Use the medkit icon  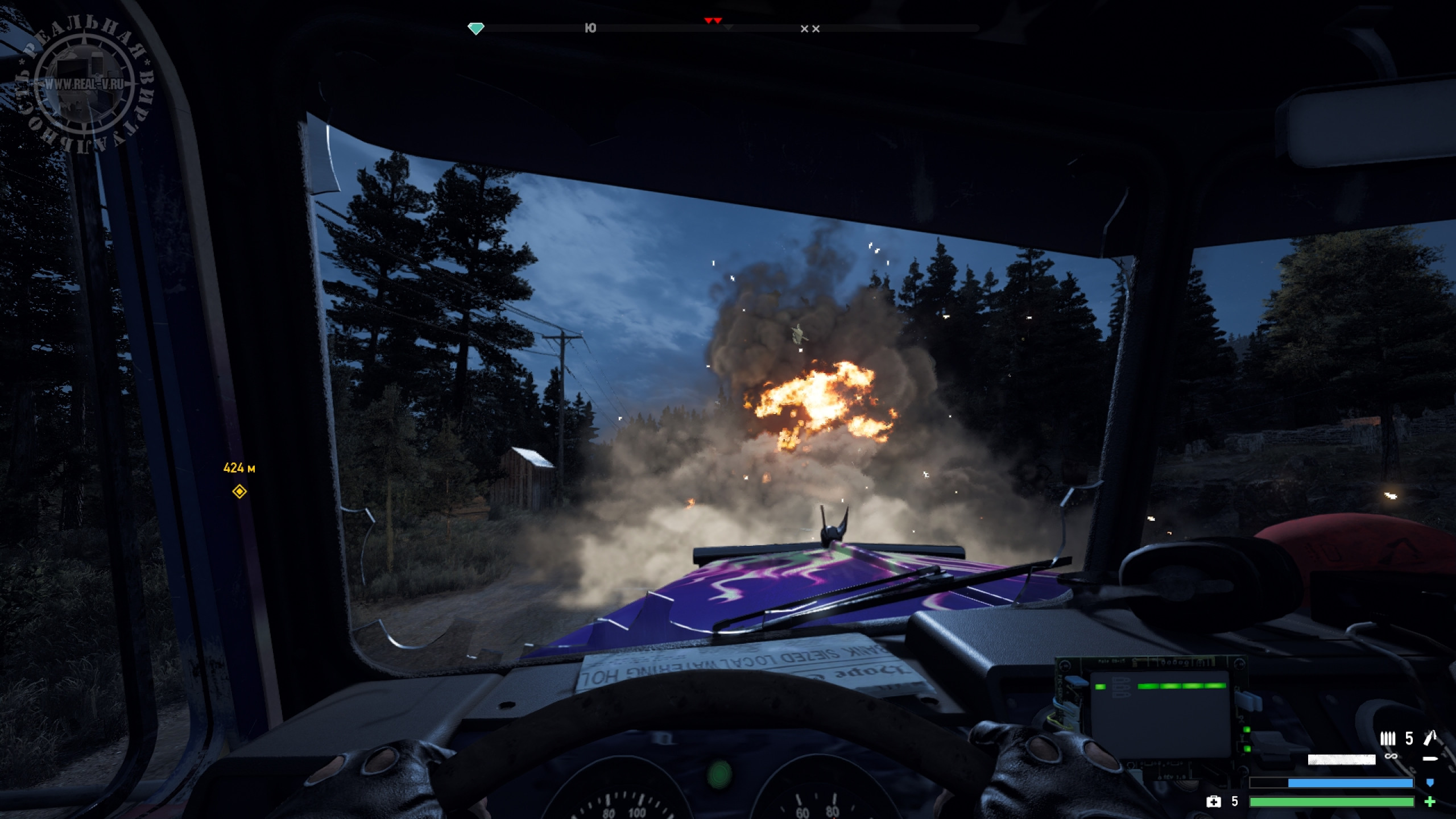1213,802
